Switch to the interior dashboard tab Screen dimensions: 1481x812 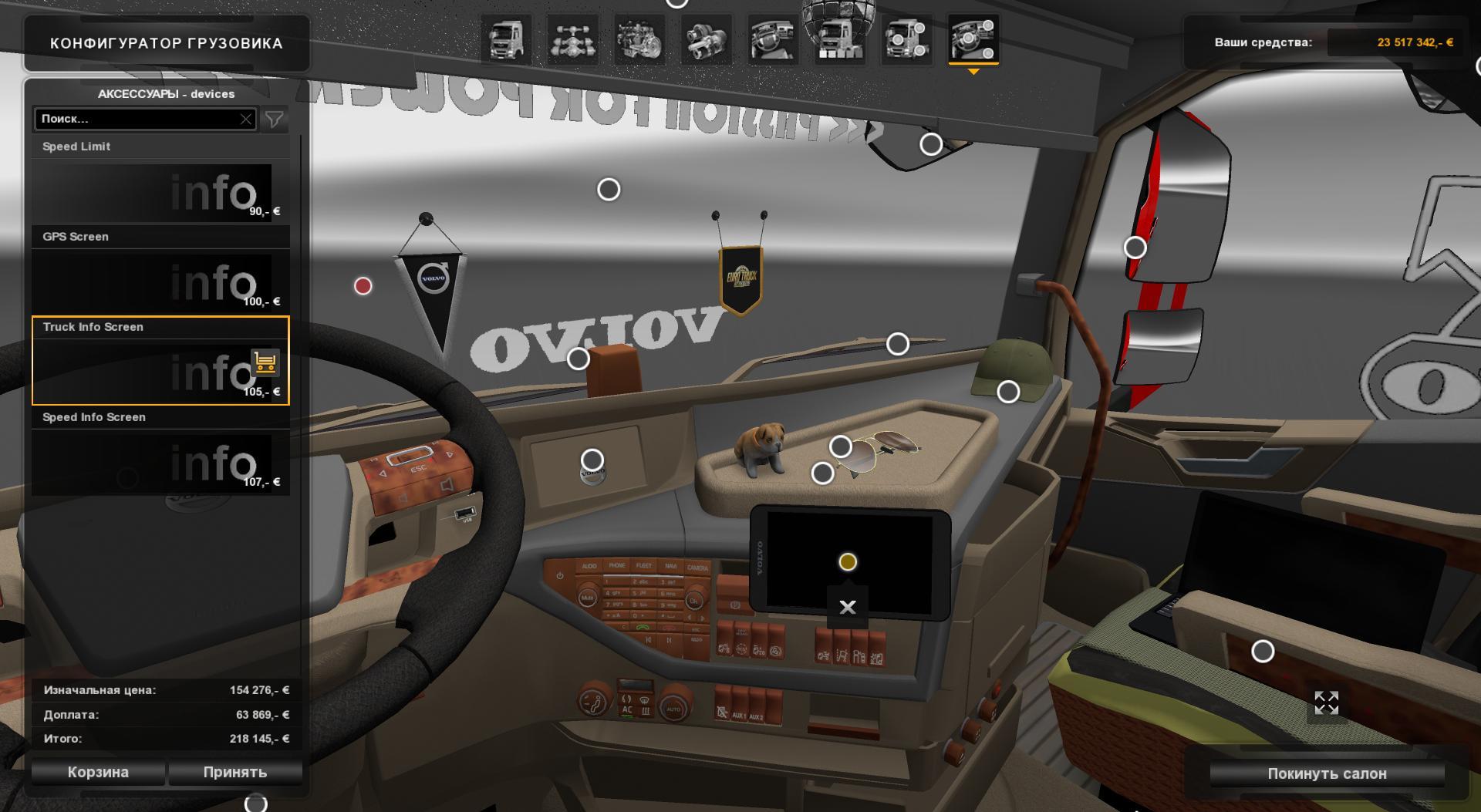point(773,40)
